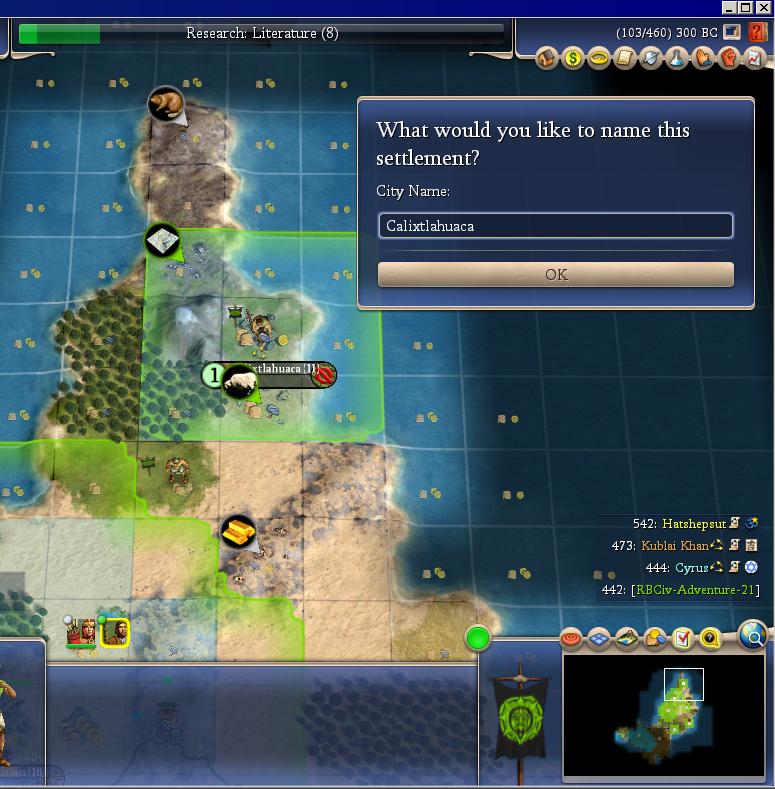775x789 pixels.
Task: Open the financial advisor dollar icon
Action: (x=573, y=58)
